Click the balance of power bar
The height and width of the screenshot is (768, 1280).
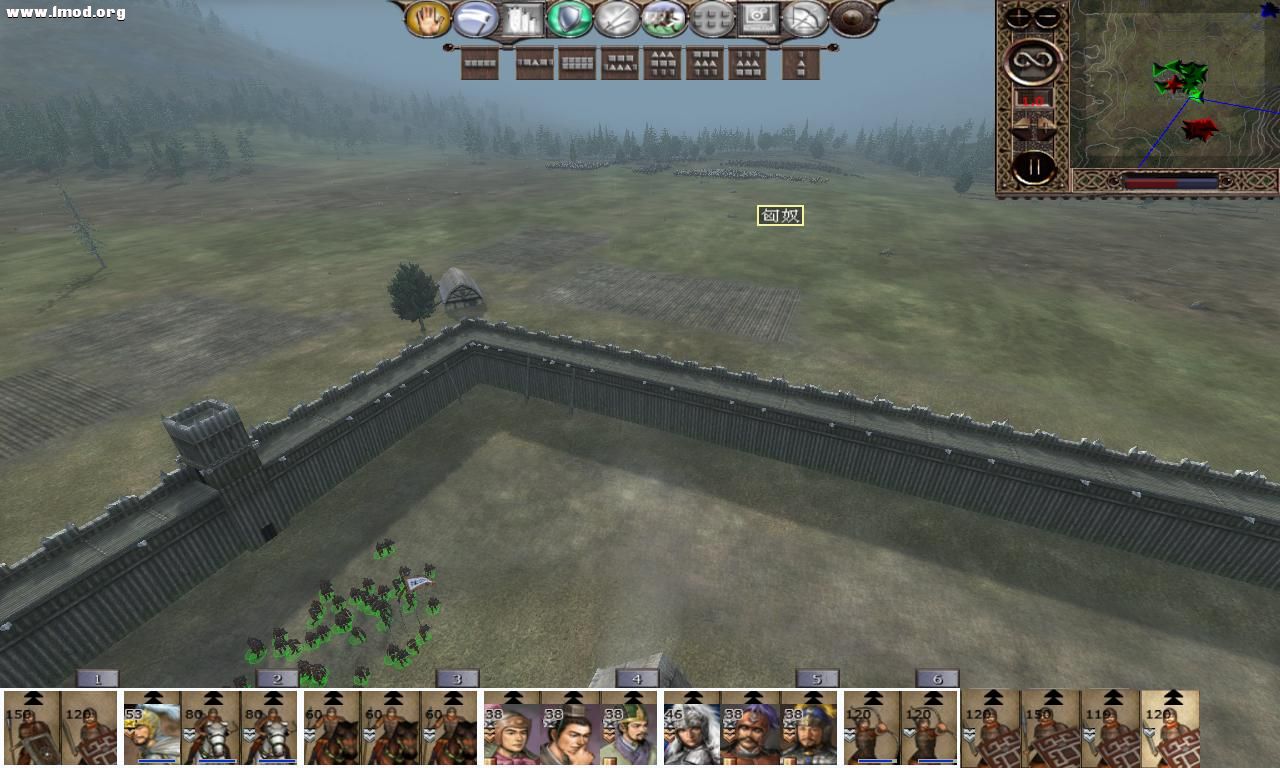[1170, 181]
